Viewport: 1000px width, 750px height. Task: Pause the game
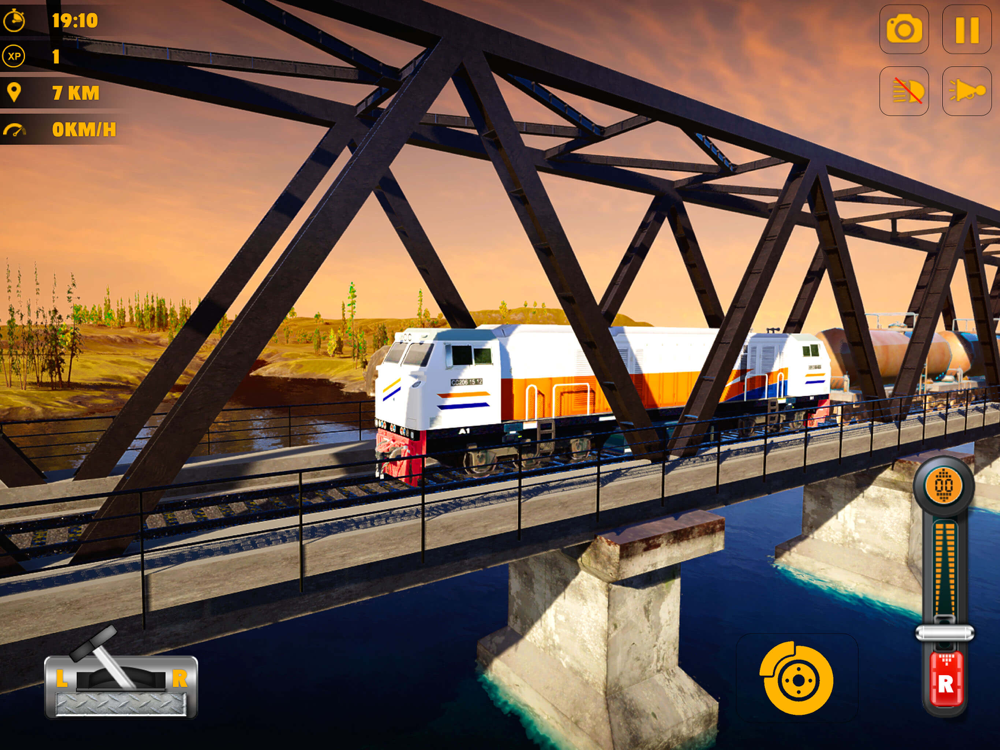tap(967, 30)
